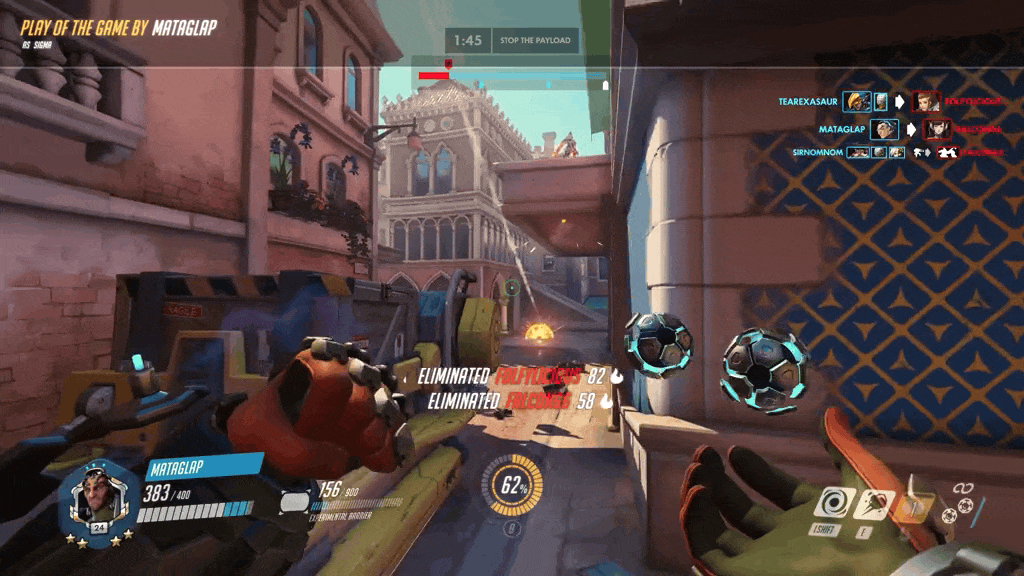Select the Stop the Payload objective

point(535,41)
